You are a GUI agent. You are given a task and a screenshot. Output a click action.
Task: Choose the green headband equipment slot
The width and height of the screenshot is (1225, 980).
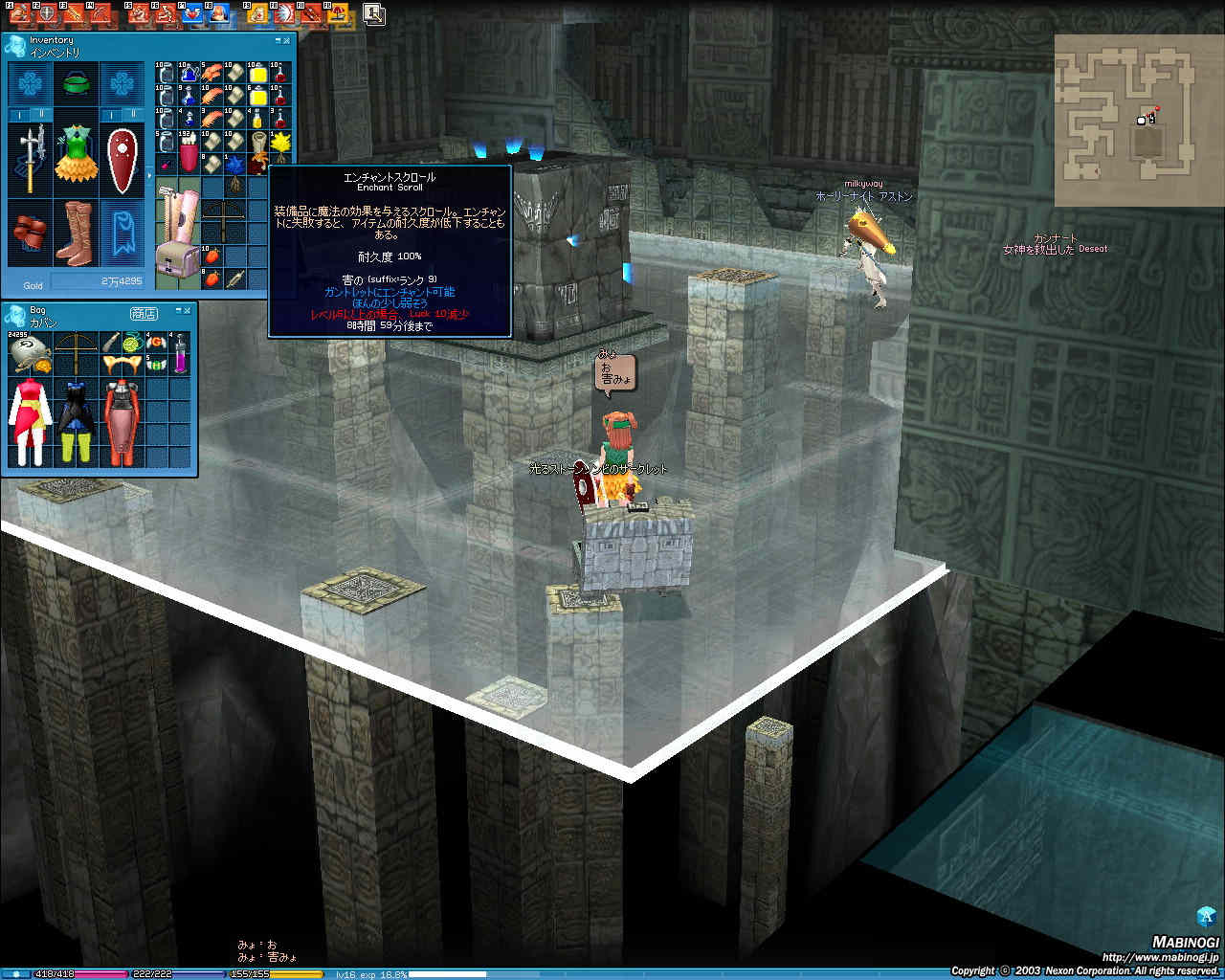click(x=76, y=85)
